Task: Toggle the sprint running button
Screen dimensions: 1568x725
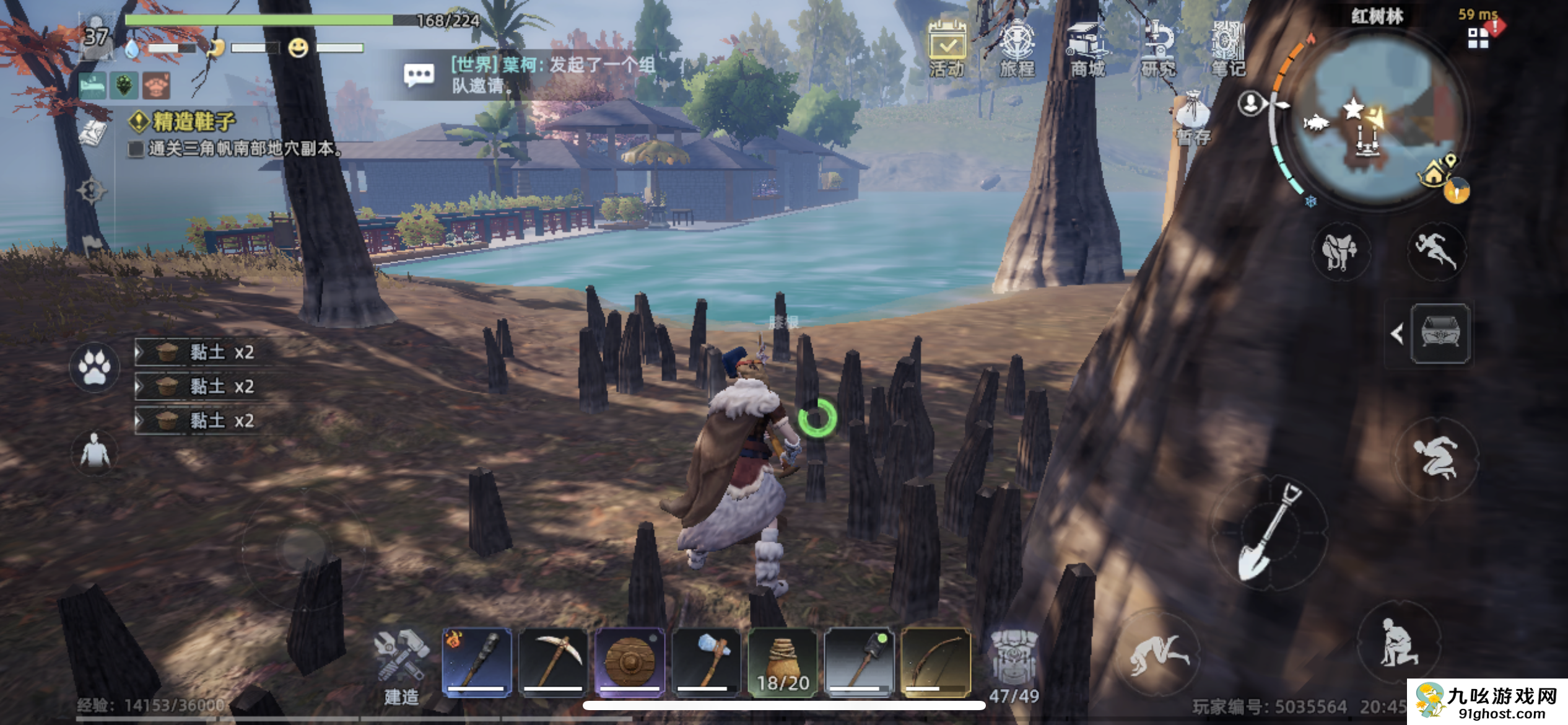Action: point(1436,251)
